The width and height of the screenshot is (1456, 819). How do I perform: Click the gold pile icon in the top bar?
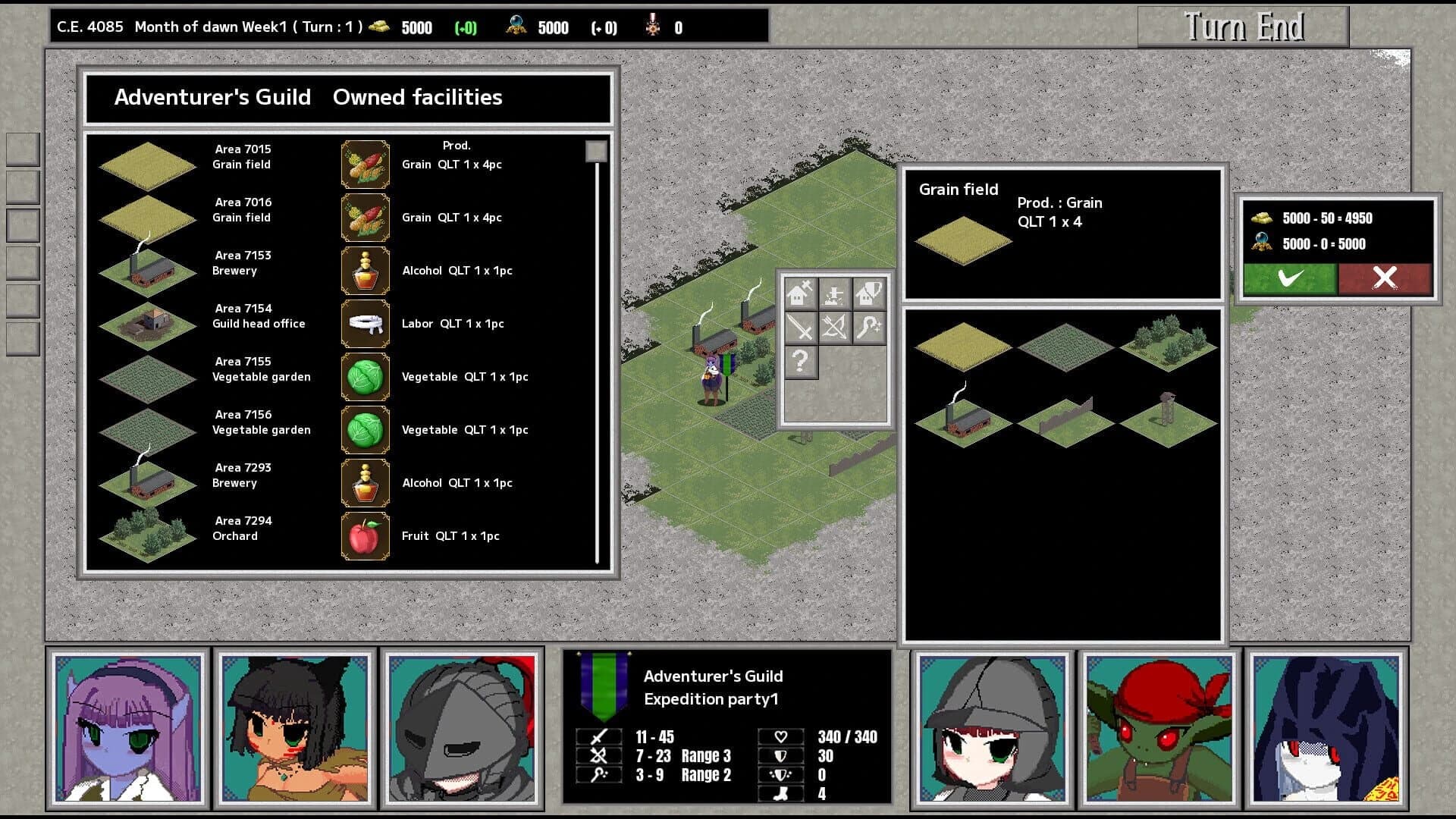(x=378, y=26)
